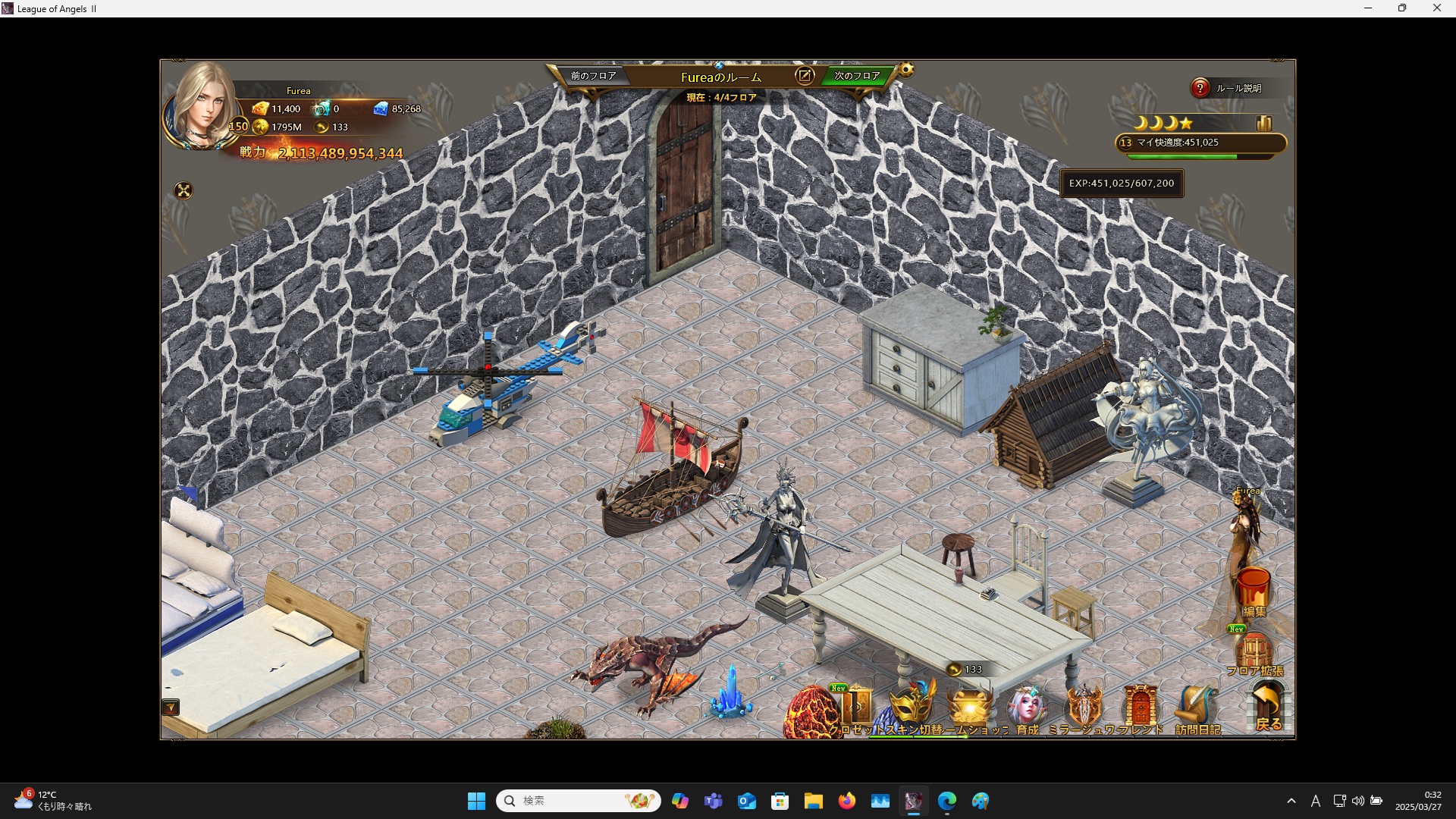The image size is (1456, 819).
Task: Go to the previous floor (前のフロア)
Action: (x=593, y=76)
